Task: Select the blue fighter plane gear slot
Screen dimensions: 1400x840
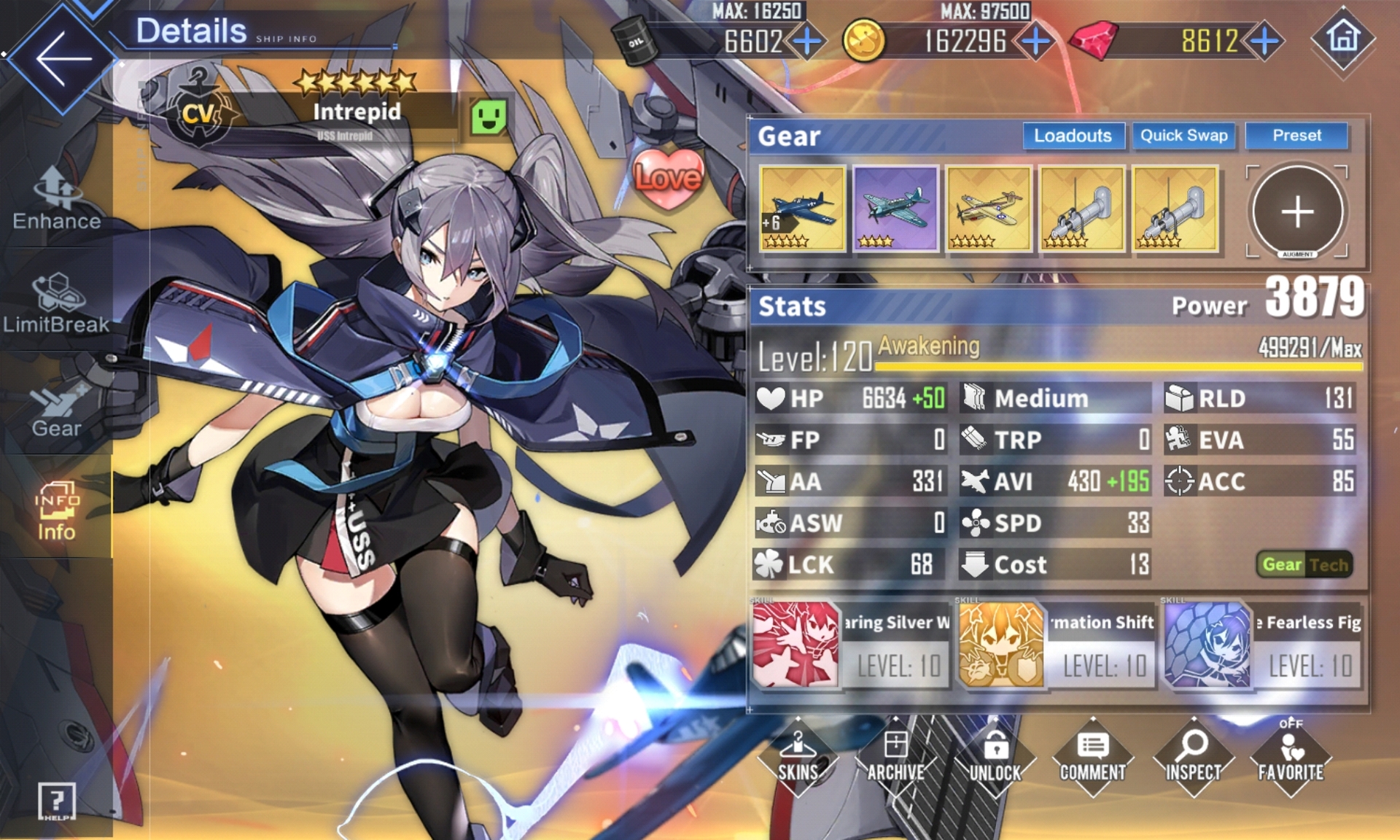Action: coord(802,209)
